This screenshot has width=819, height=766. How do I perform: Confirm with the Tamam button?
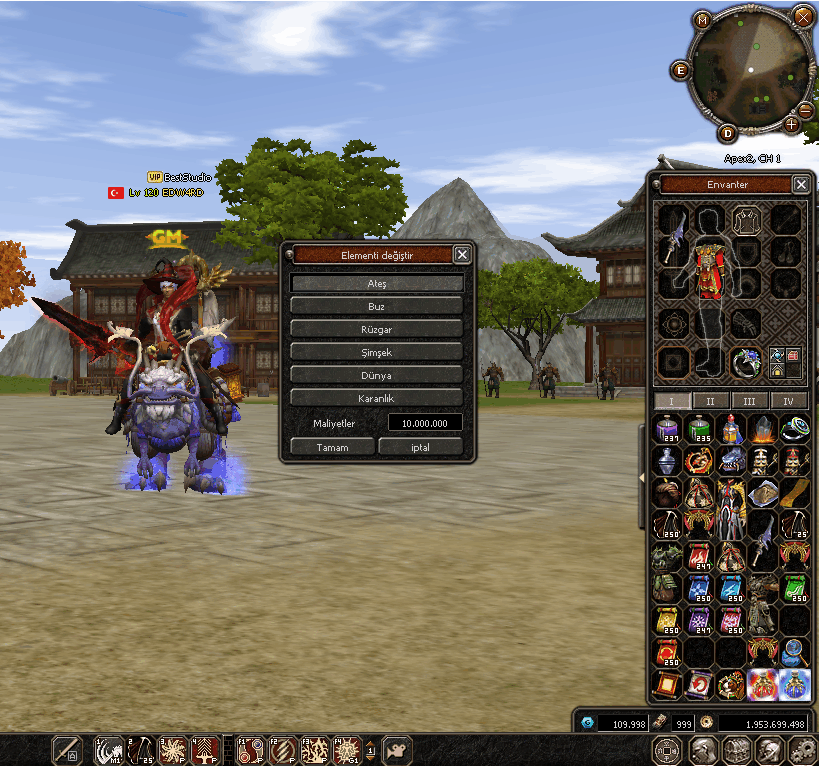[x=332, y=447]
